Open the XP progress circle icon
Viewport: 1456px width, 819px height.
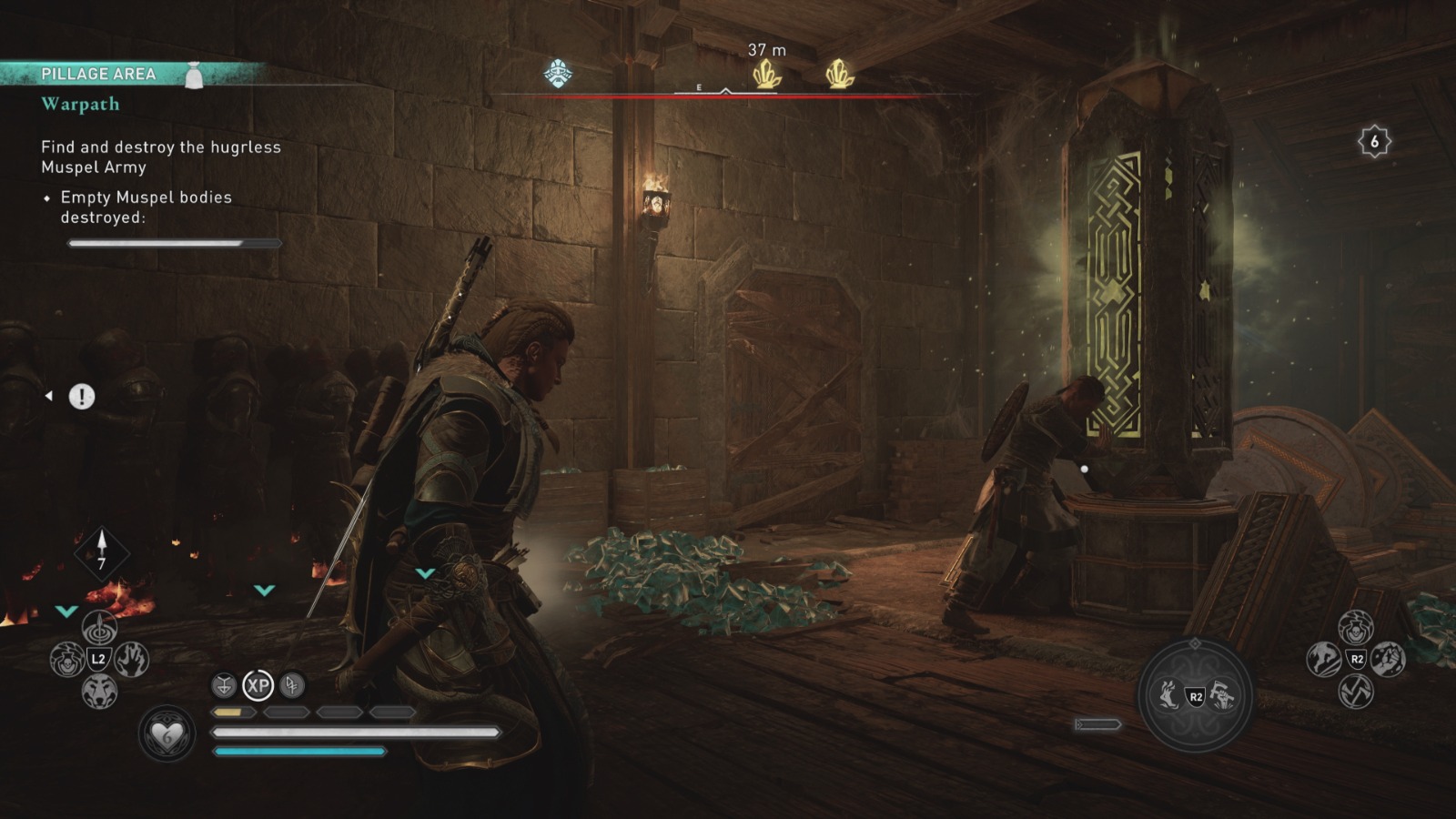[258, 684]
